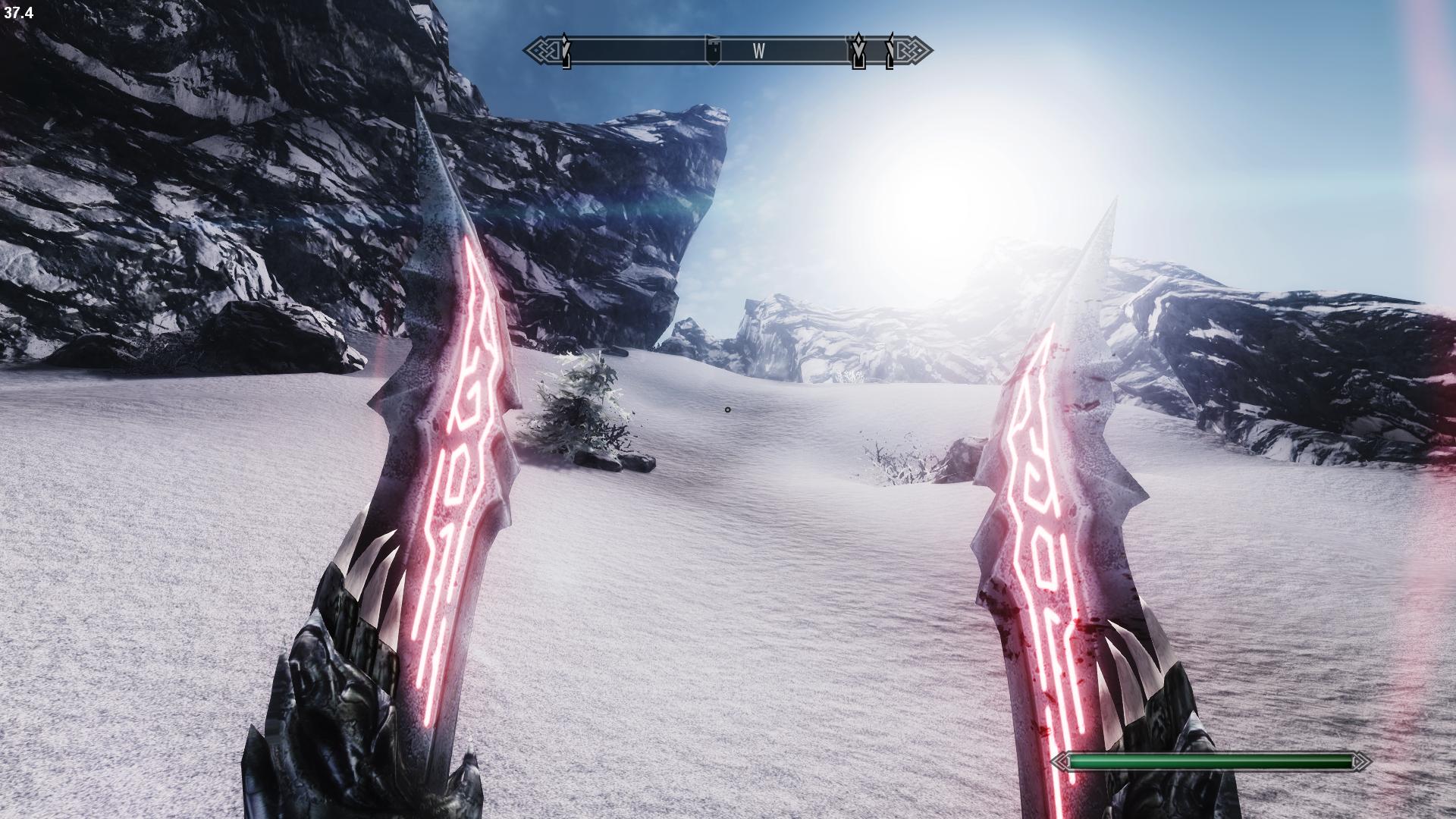Select the West heading on the compass

758,51
